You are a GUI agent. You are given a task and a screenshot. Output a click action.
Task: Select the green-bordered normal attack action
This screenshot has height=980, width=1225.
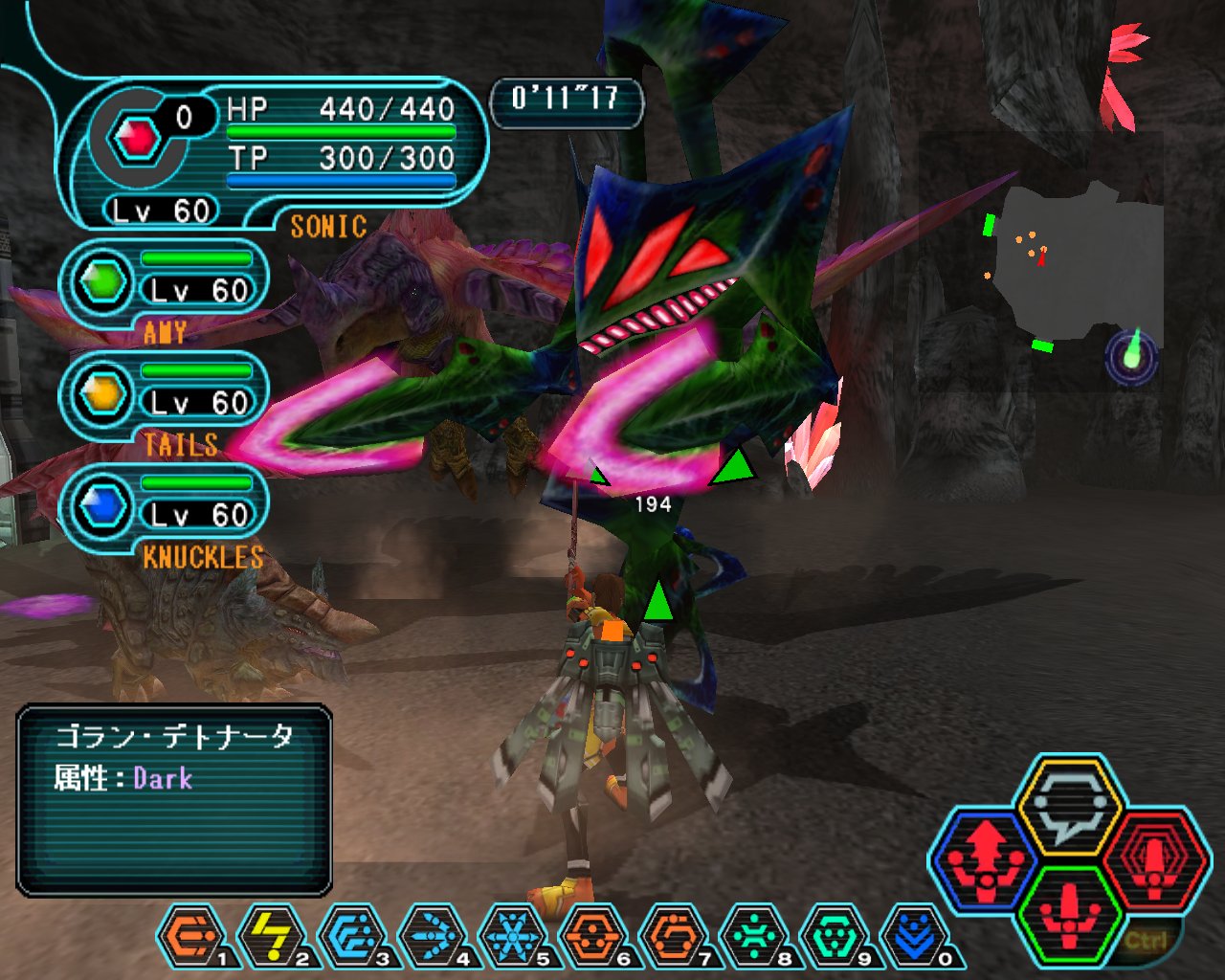[x=1069, y=914]
